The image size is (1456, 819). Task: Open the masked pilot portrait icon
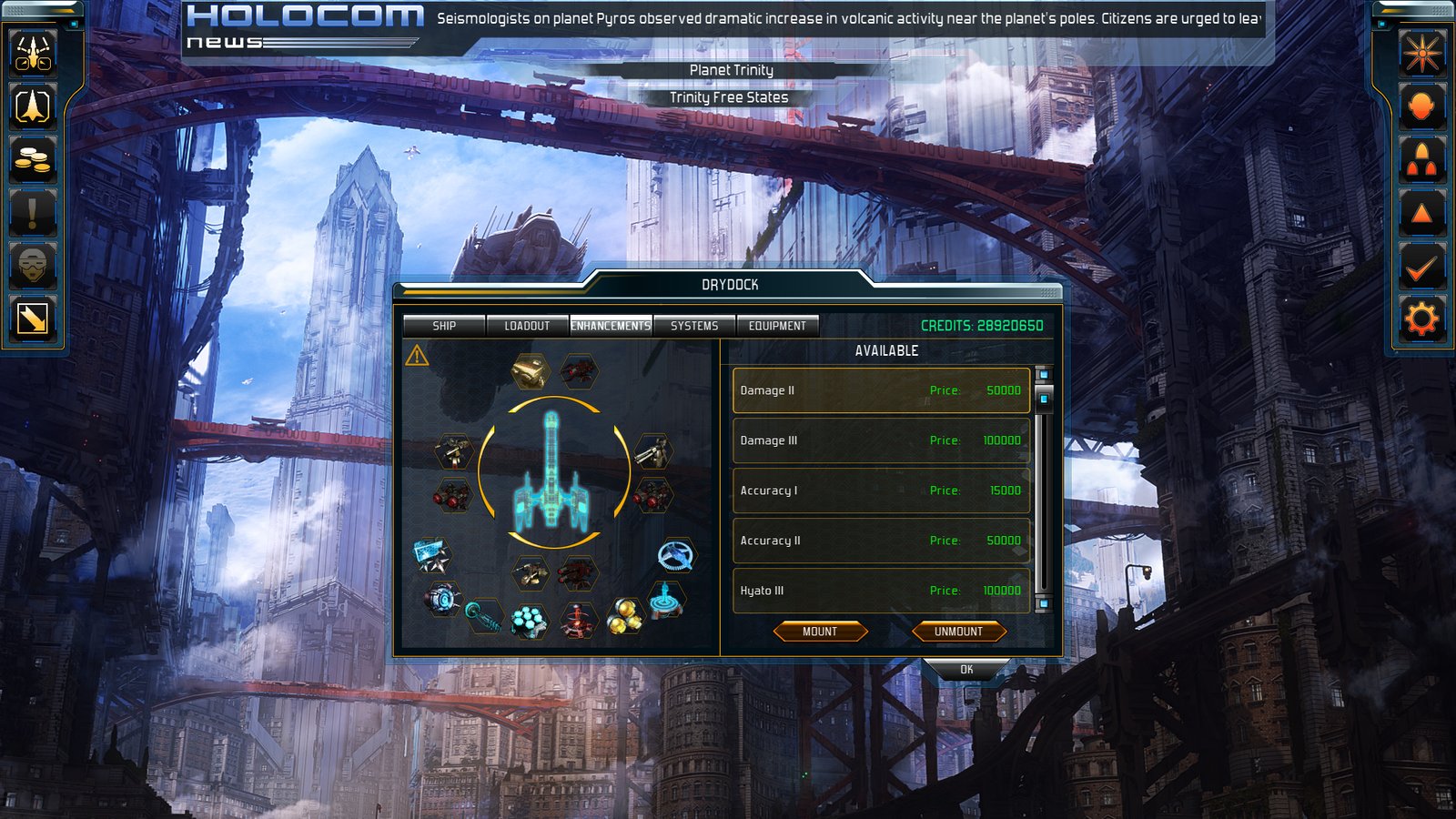34,266
